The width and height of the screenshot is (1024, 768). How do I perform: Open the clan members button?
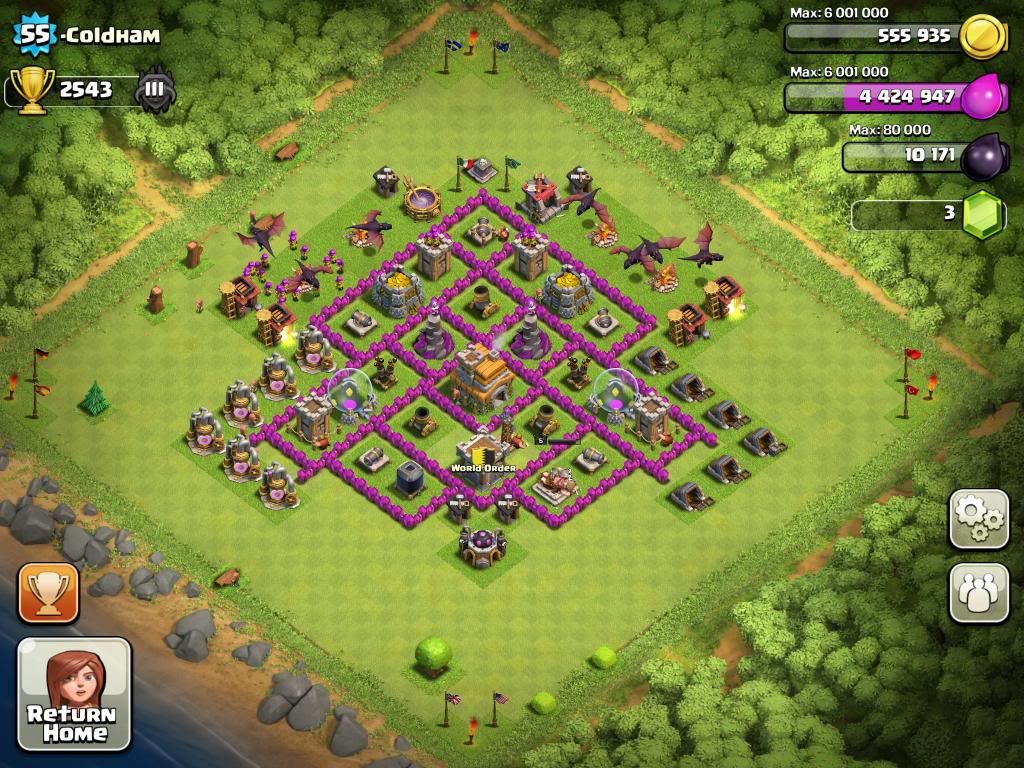point(979,592)
